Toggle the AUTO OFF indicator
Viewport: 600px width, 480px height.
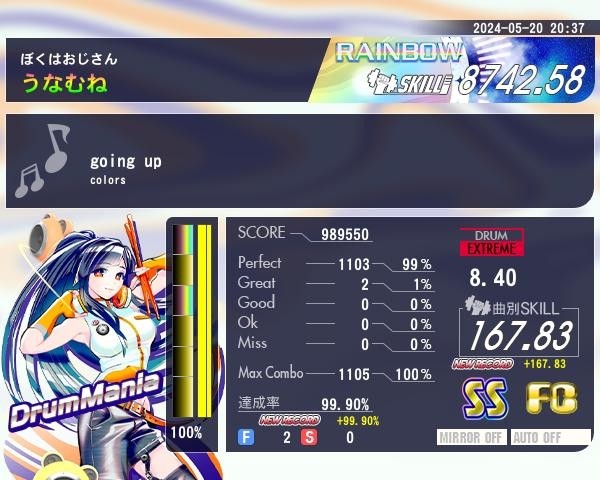[550, 437]
